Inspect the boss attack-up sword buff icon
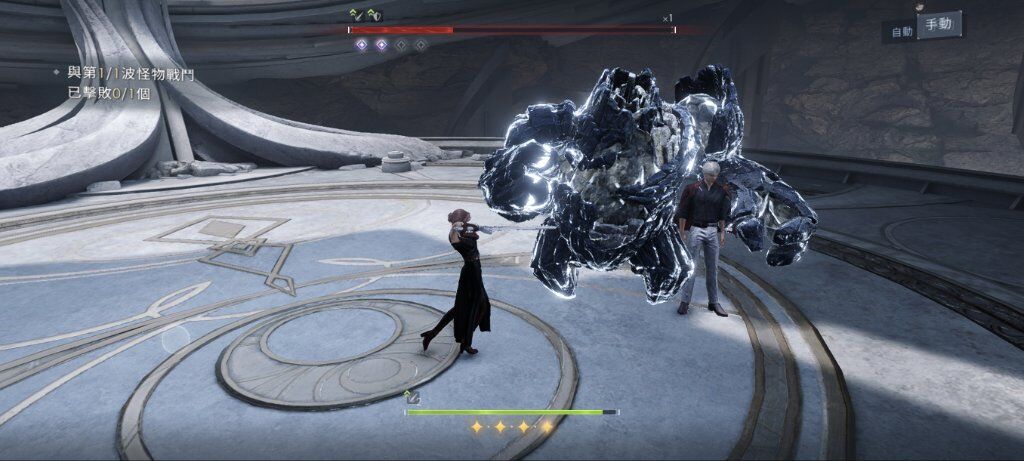The width and height of the screenshot is (1024, 461). (x=356, y=15)
